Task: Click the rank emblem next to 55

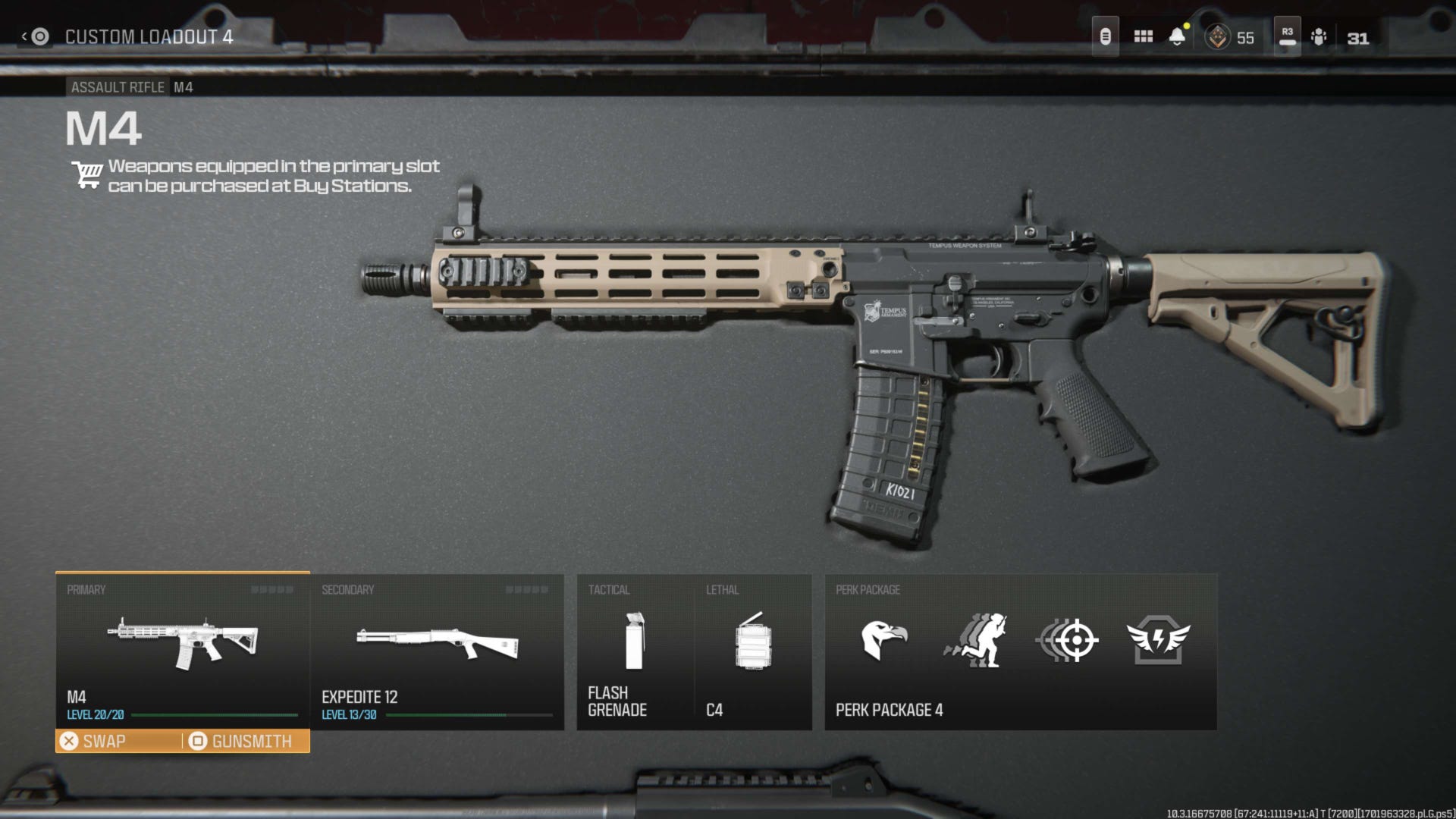Action: 1217,36
